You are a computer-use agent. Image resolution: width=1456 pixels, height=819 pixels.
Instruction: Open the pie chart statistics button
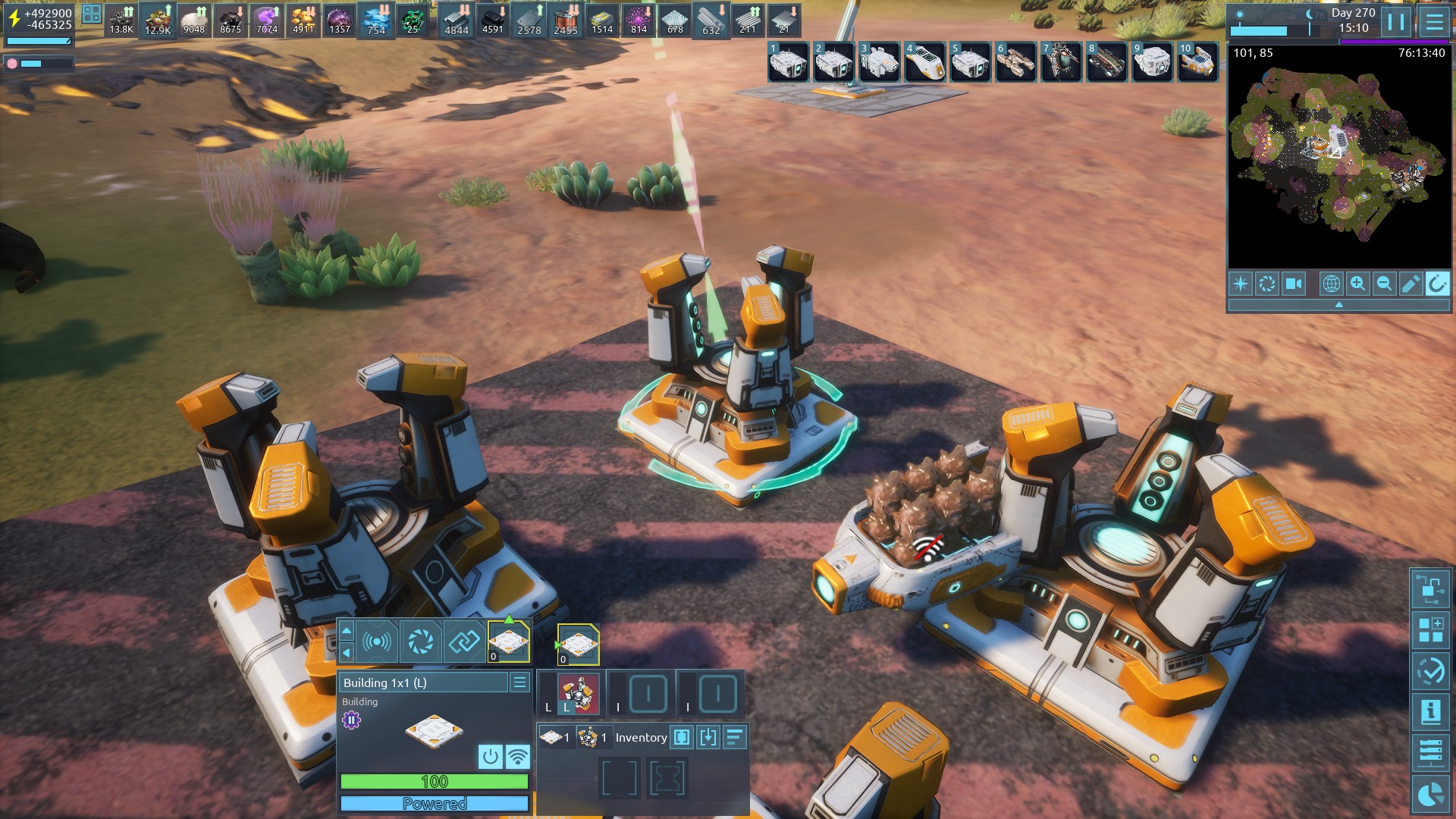point(1430,794)
